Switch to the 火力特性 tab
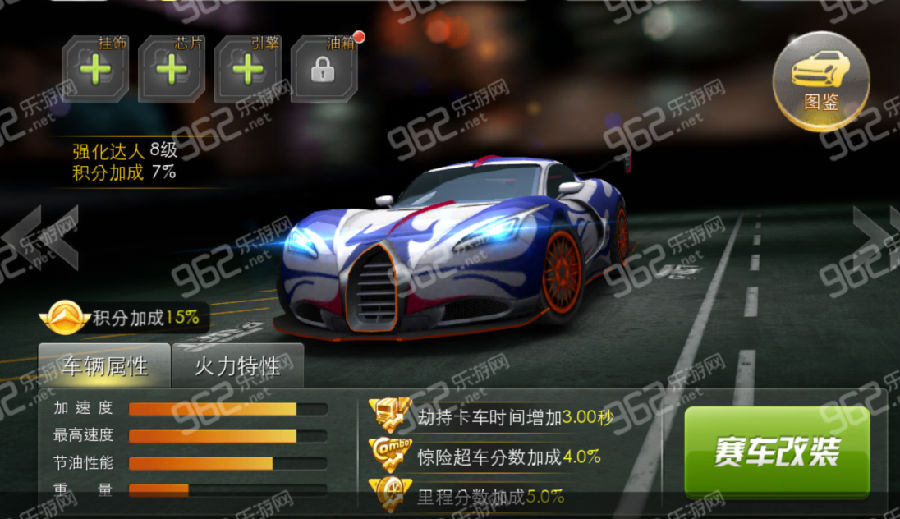This screenshot has height=519, width=900. click(x=237, y=366)
